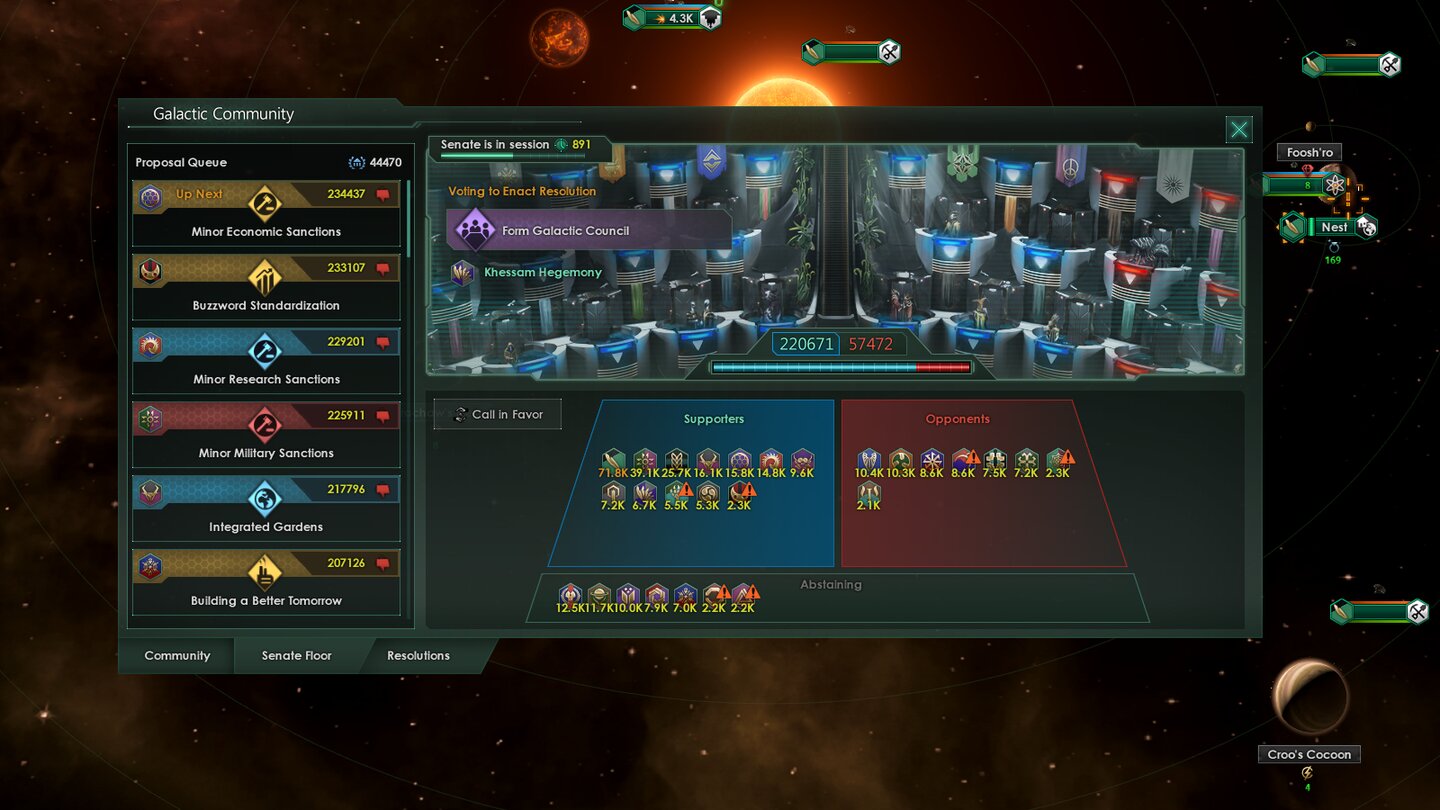Select the Nest planet label
Image resolution: width=1440 pixels, height=810 pixels.
pyautogui.click(x=1334, y=227)
